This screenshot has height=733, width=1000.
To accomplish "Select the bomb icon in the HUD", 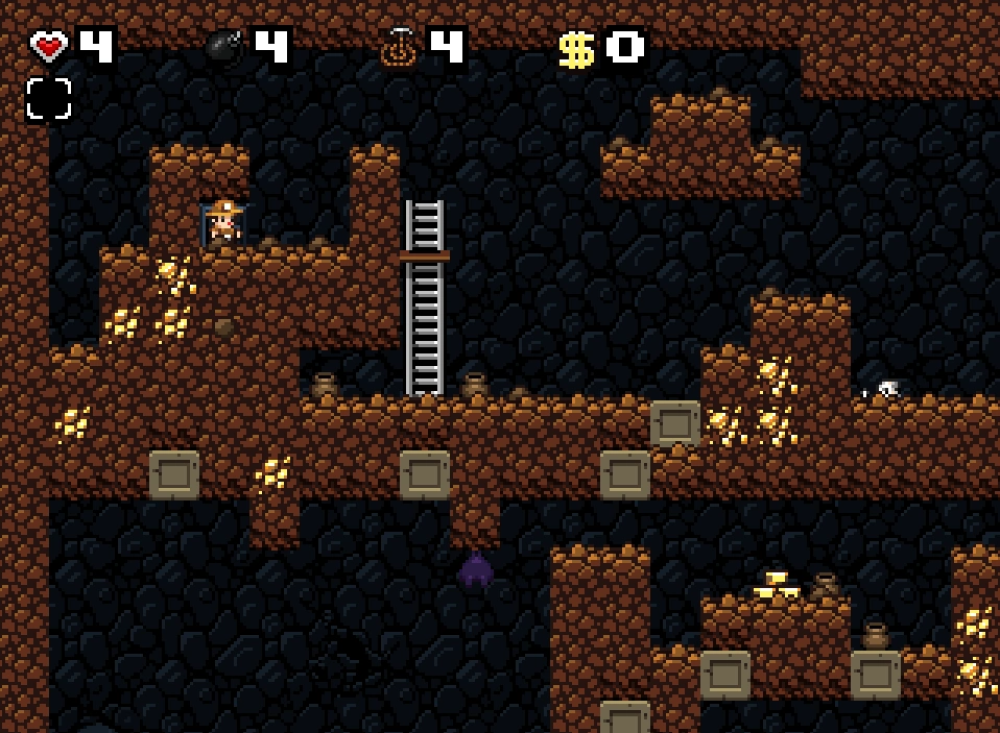I will (223, 46).
